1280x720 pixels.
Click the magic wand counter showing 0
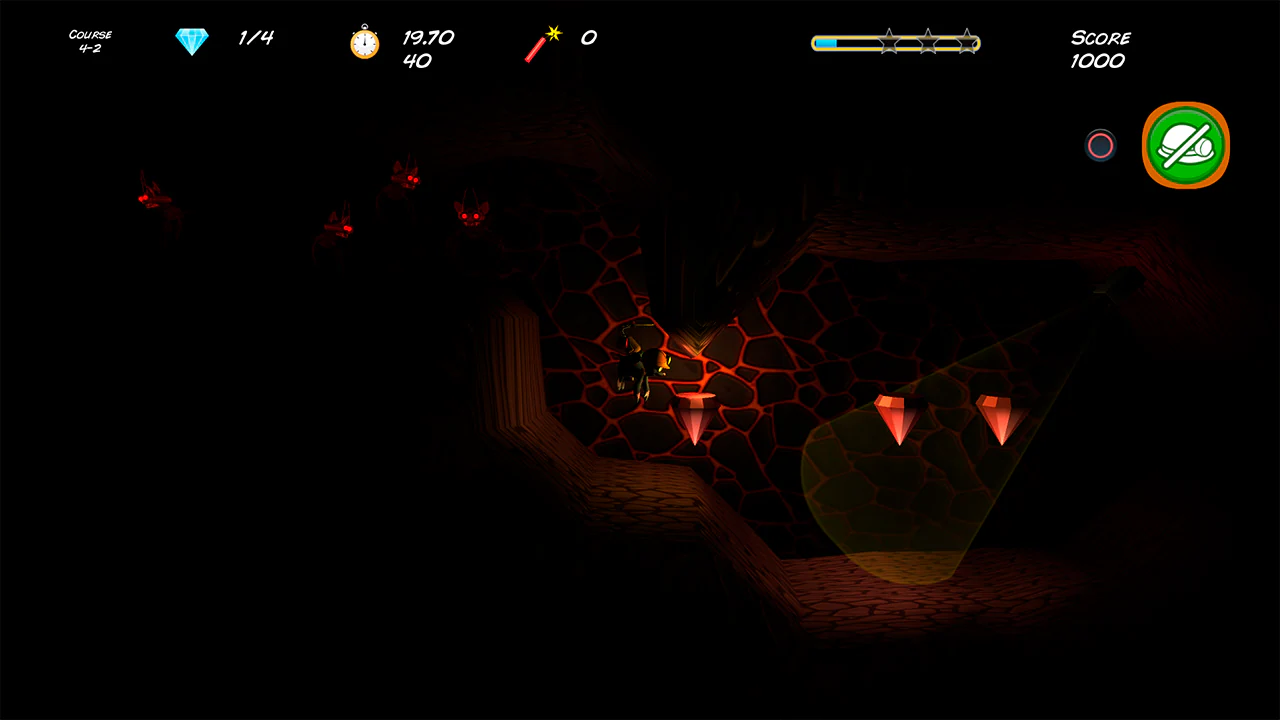pos(588,38)
